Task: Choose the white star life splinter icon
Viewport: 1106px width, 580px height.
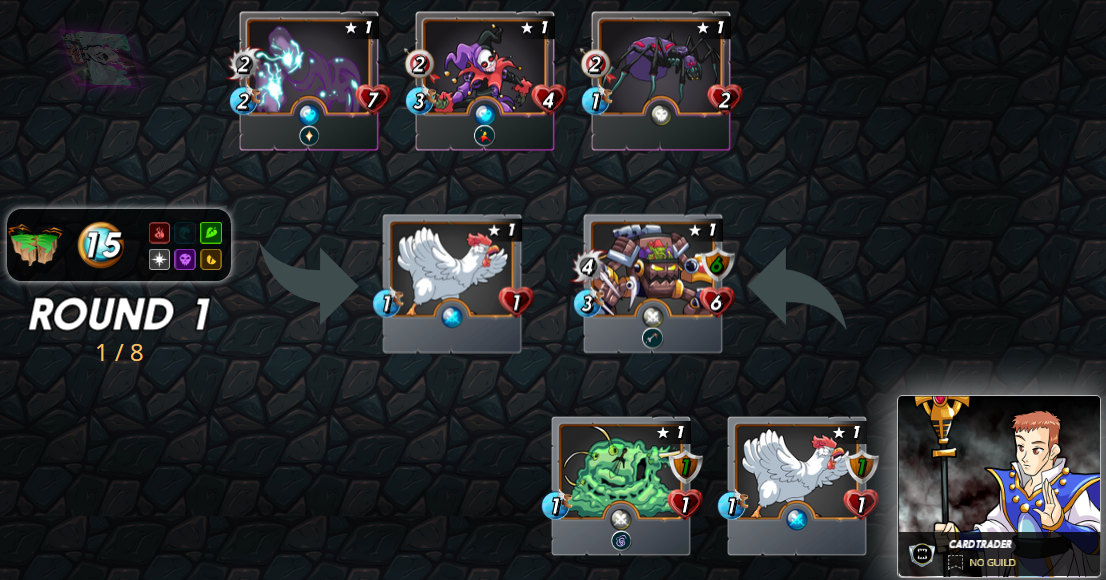Action: pyautogui.click(x=159, y=259)
